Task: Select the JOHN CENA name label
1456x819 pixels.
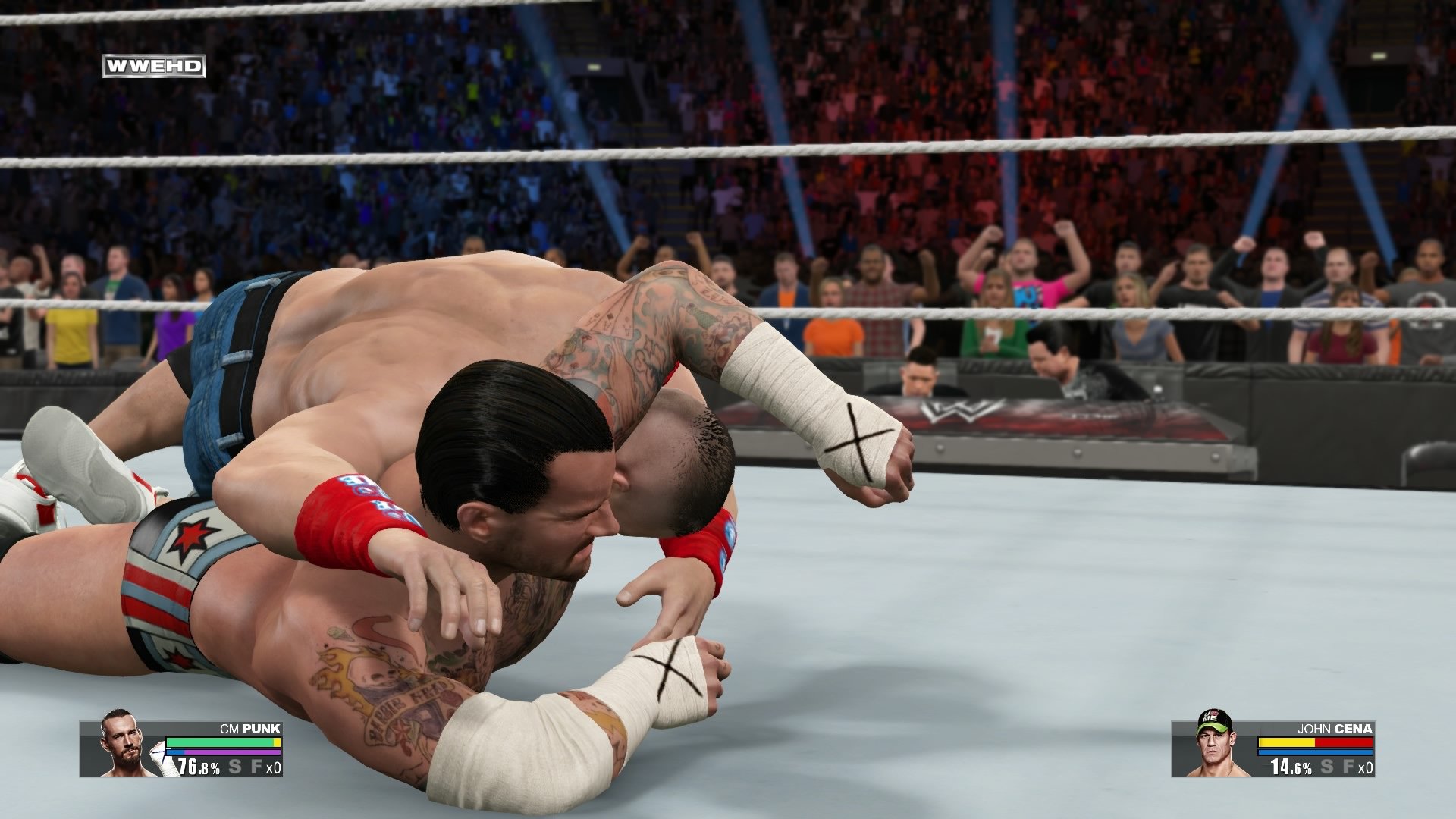Action: [1334, 729]
